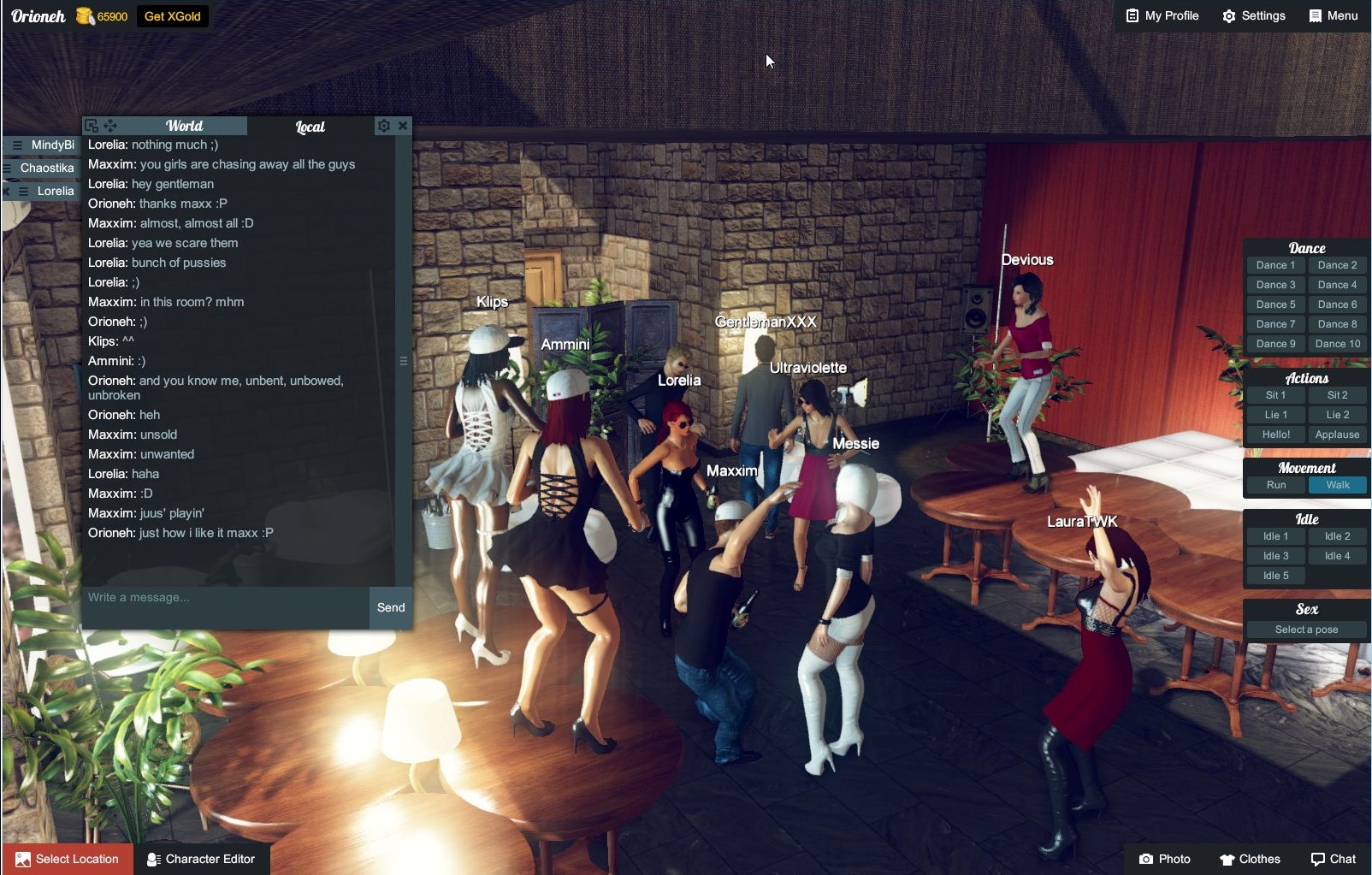
Task: Open the Clothes panel
Action: click(x=1250, y=859)
